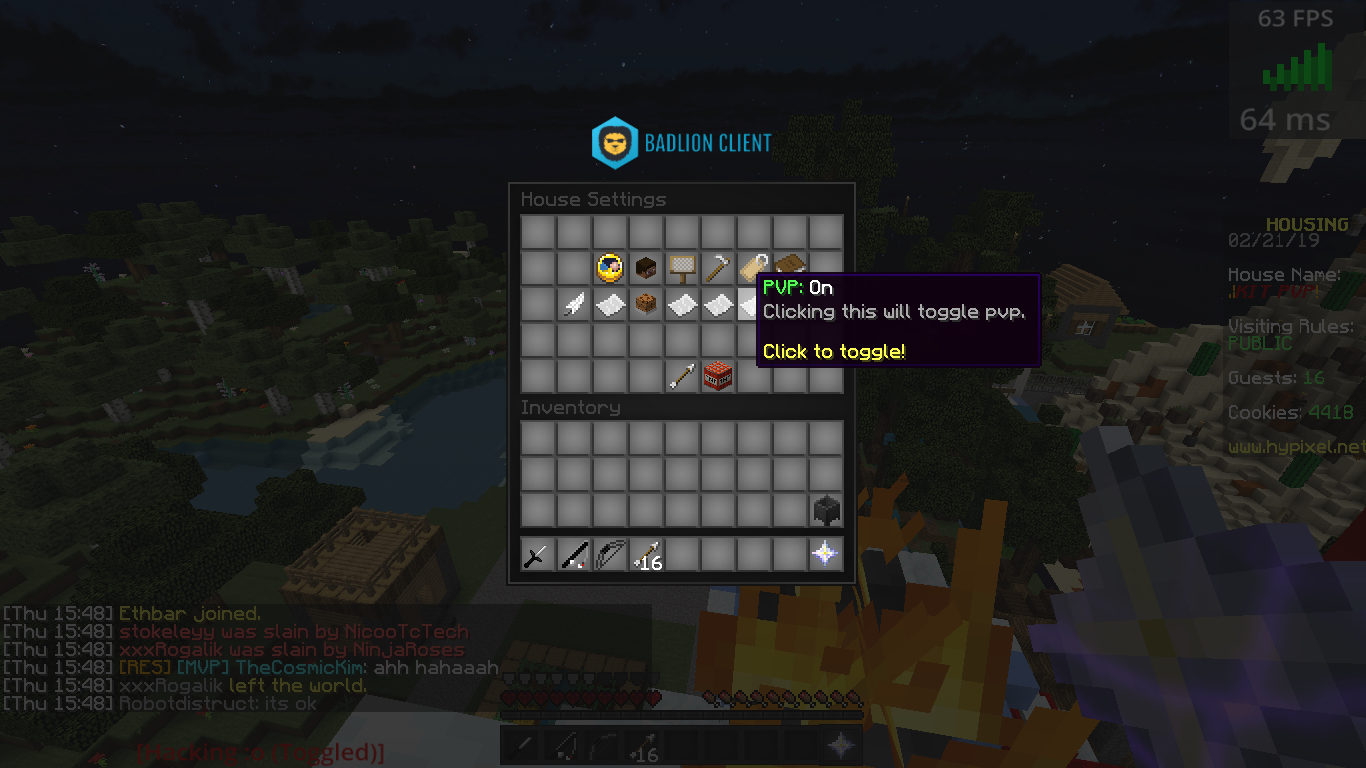Viewport: 1366px width, 768px height.
Task: Select the pickaxe icon in the settings menu
Action: (718, 267)
